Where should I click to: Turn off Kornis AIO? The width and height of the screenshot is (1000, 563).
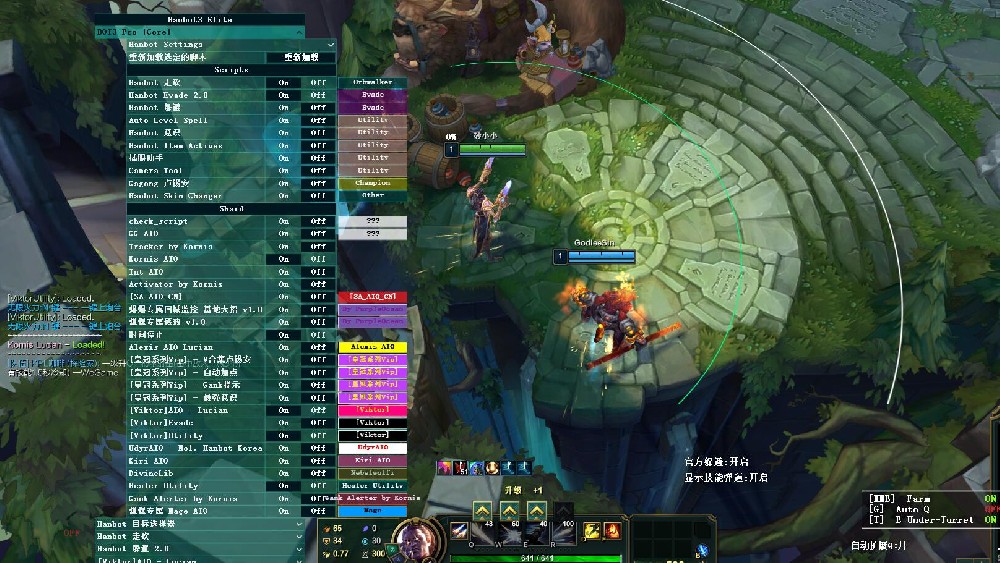click(x=318, y=259)
